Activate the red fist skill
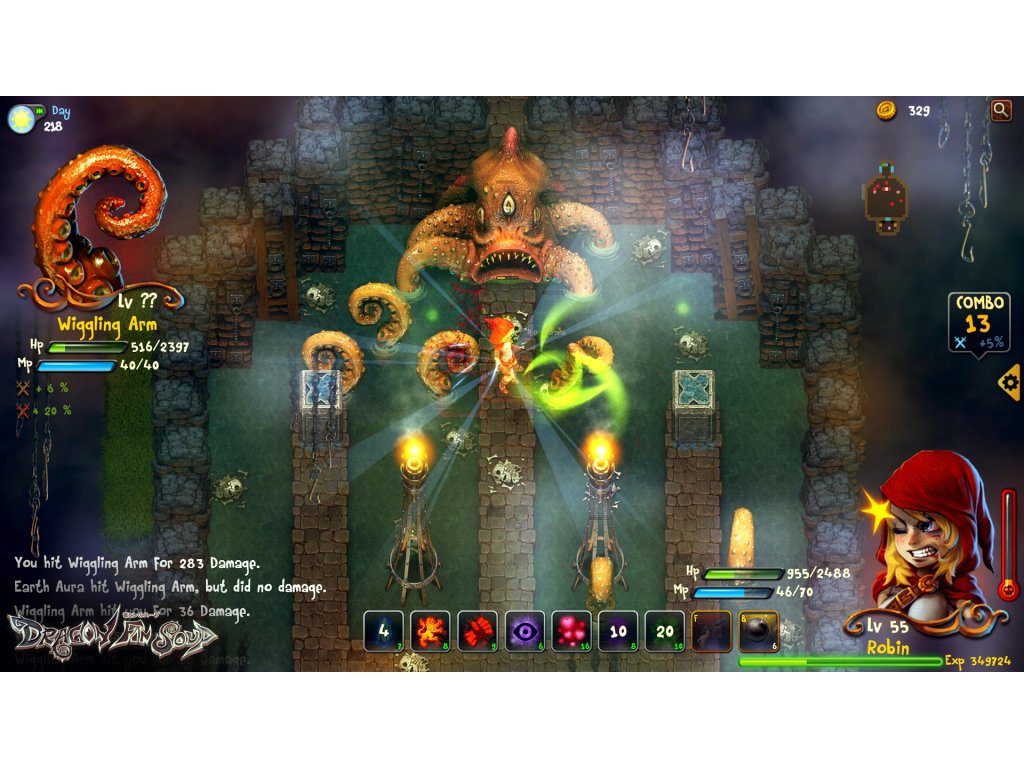This screenshot has width=1024, height=768. pyautogui.click(x=477, y=631)
